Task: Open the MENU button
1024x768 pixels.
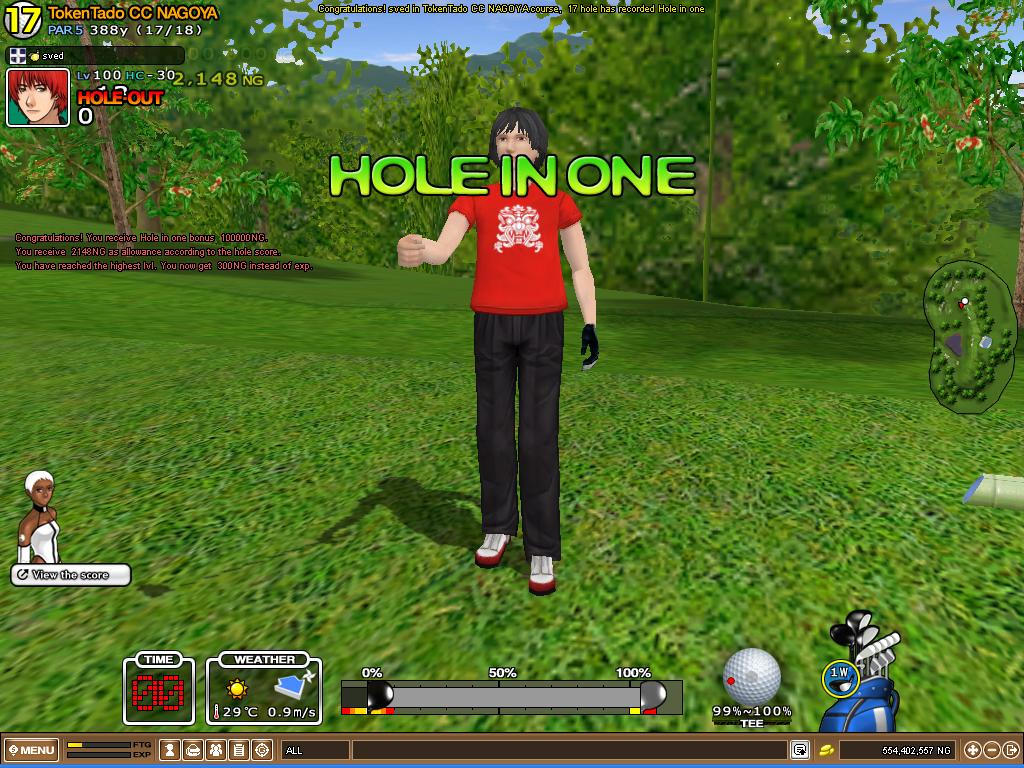Action: [x=31, y=750]
